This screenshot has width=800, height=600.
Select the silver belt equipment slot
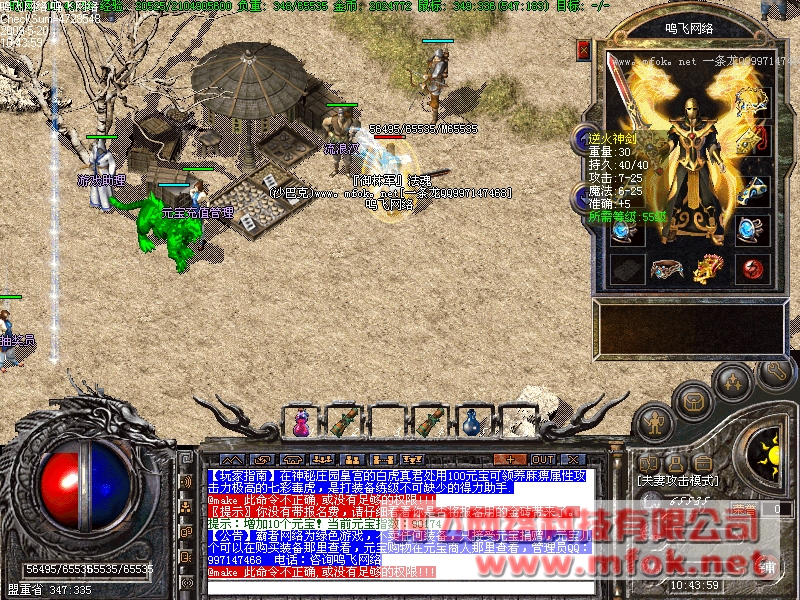(667, 268)
